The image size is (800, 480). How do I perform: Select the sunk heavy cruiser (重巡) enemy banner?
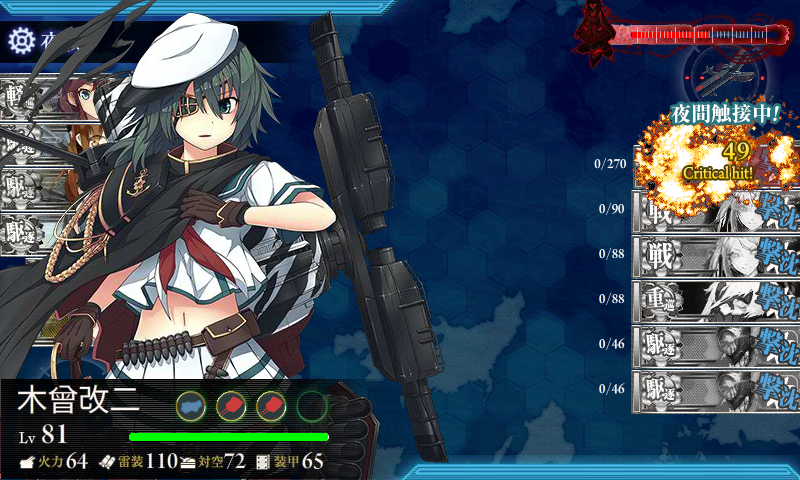[715, 298]
